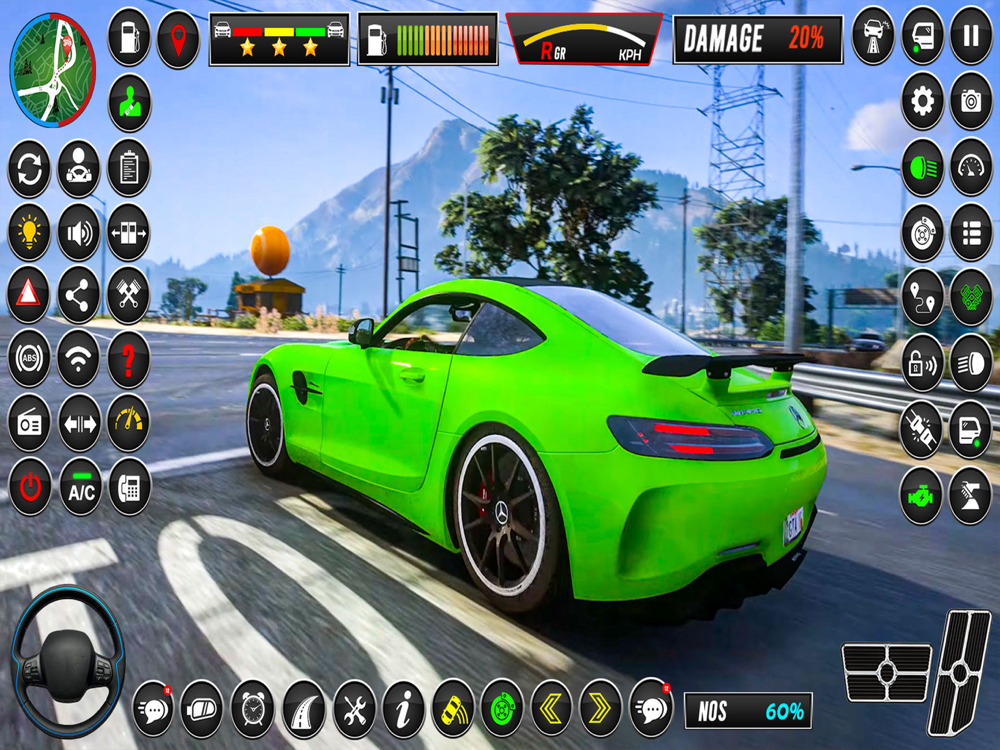Open the red question mark help
This screenshot has height=750, width=1000.
pos(129,358)
